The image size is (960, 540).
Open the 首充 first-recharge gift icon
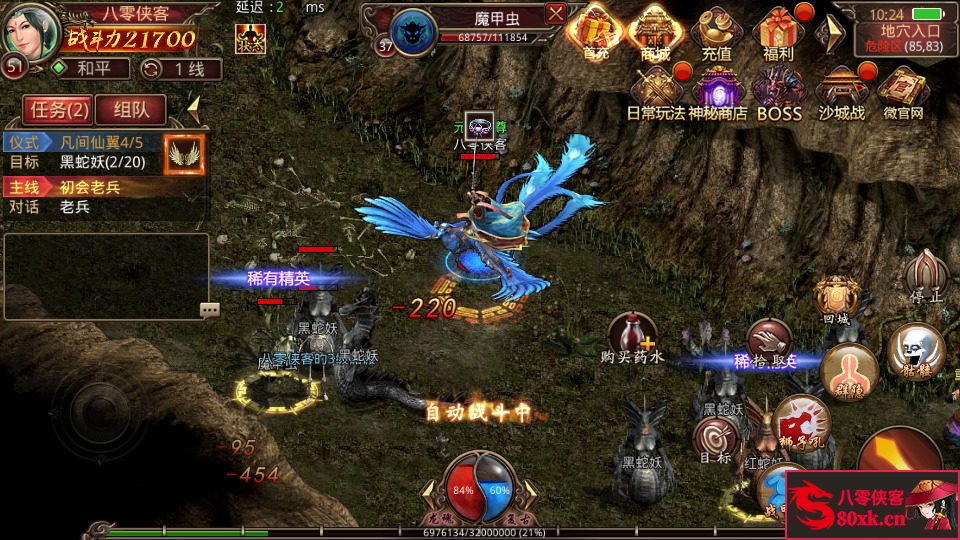click(x=596, y=31)
